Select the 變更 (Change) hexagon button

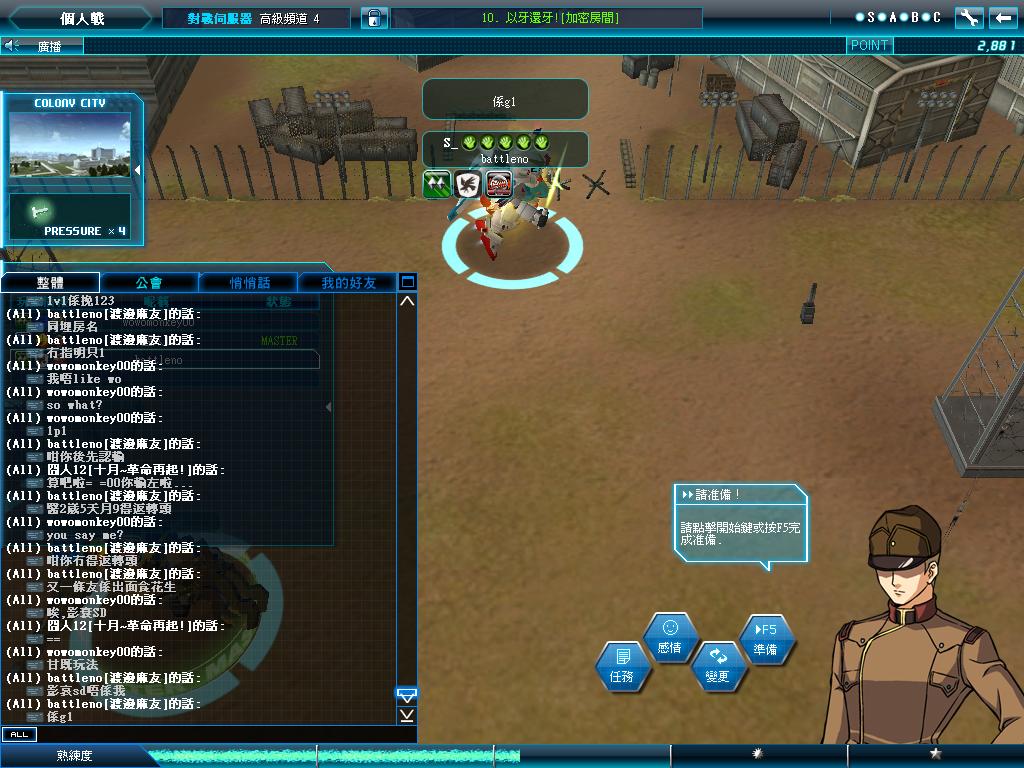(717, 666)
